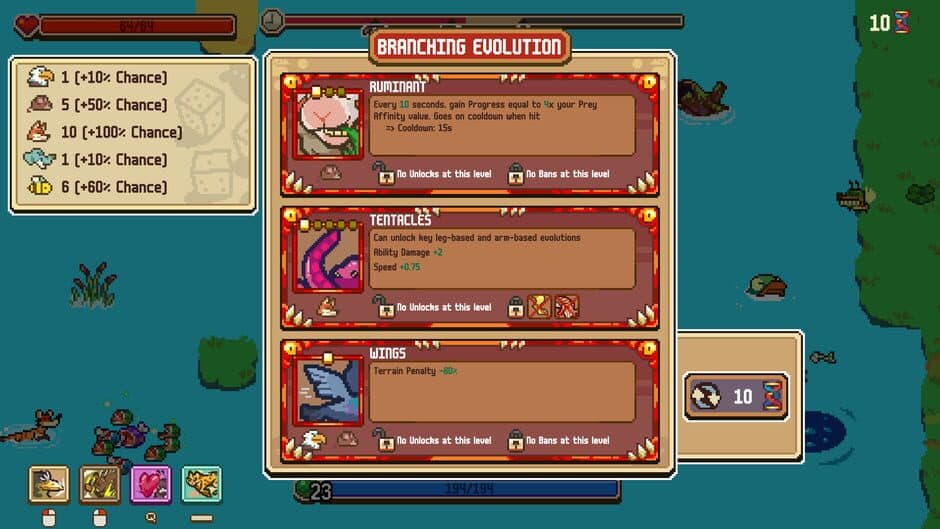
Task: Use the pink heart ability
Action: 151,485
